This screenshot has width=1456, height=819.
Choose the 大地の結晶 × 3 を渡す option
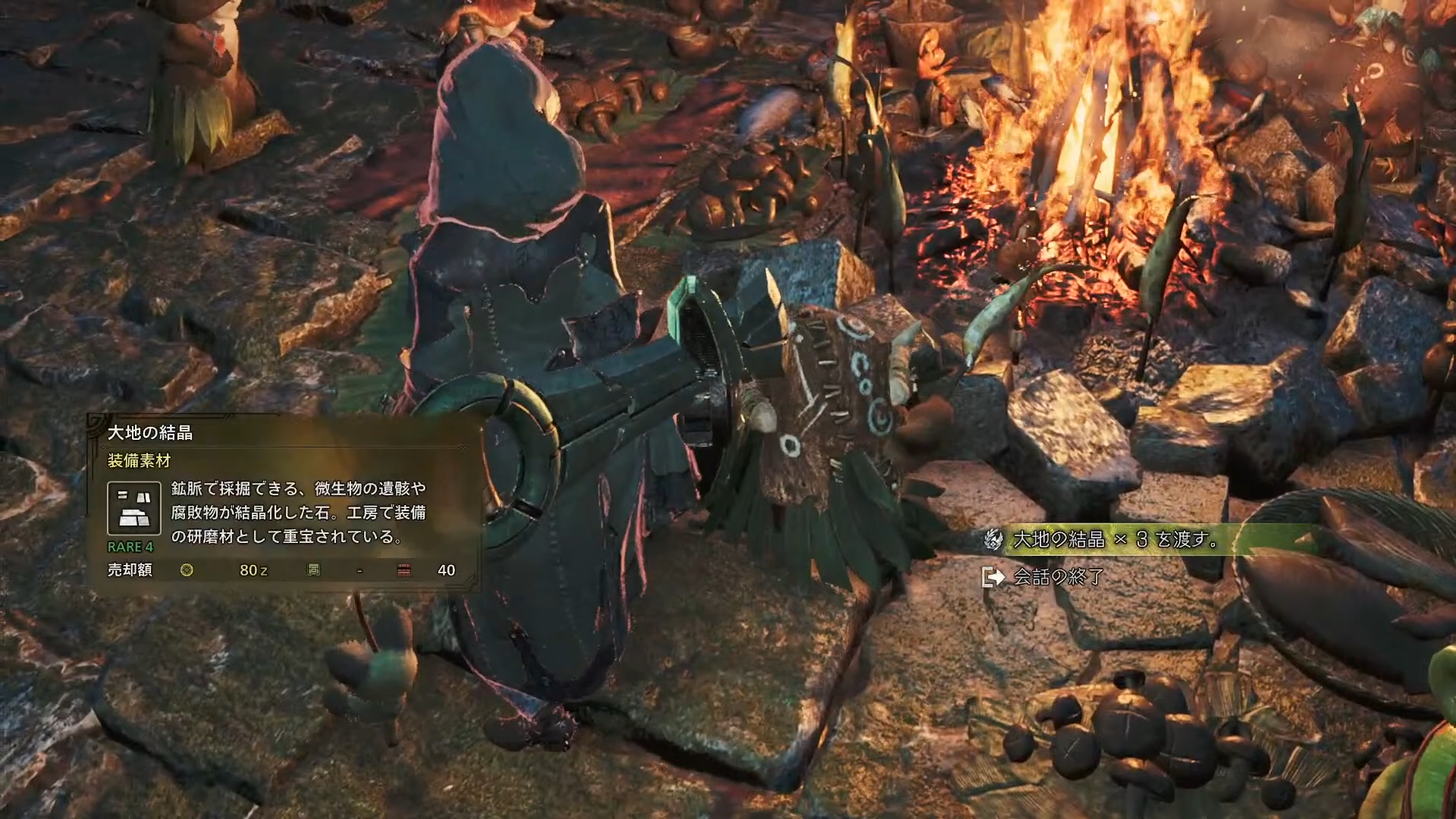click(1116, 540)
